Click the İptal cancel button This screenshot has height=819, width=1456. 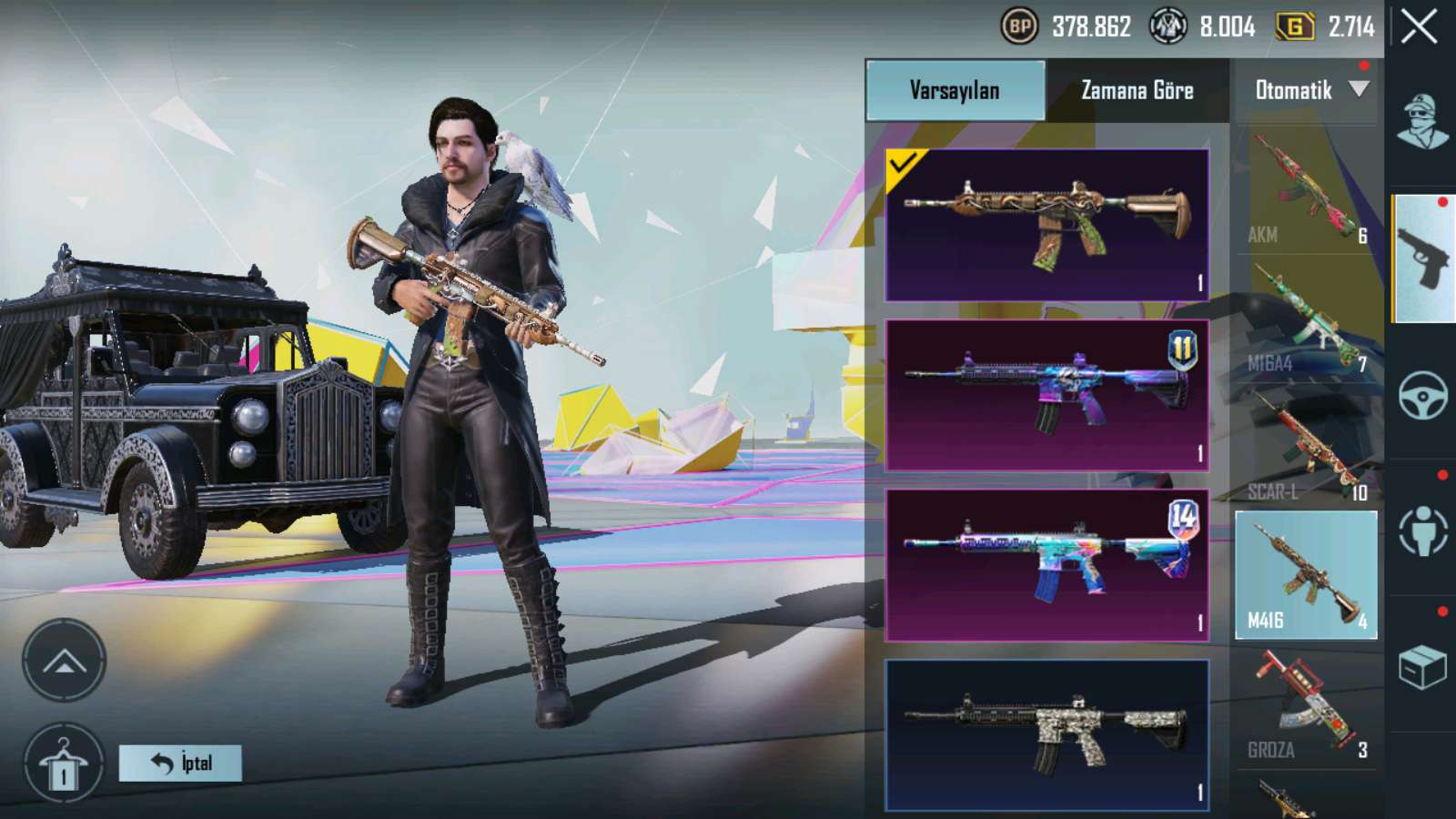[x=180, y=763]
